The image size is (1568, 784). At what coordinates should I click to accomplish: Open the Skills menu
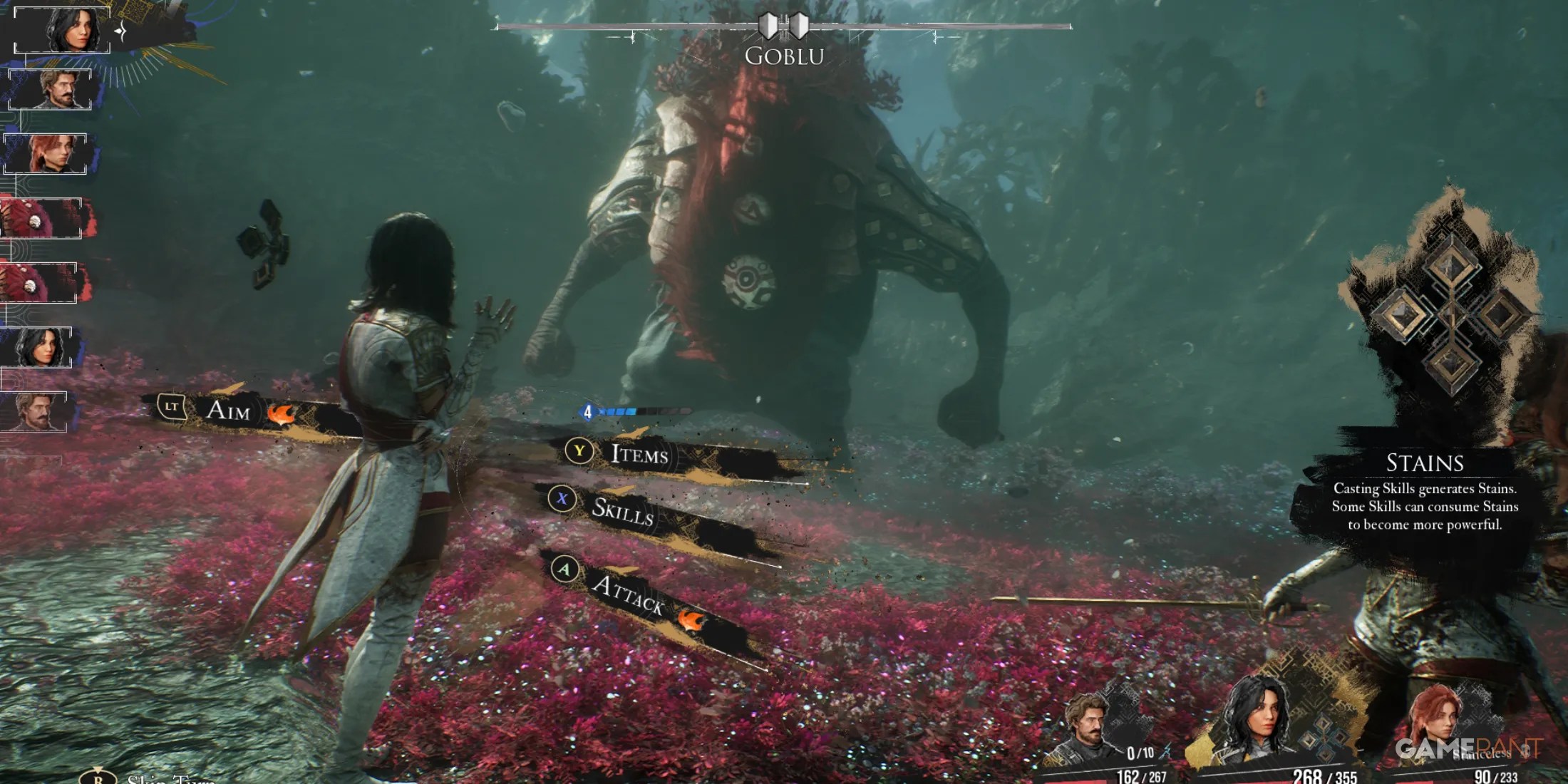point(621,510)
